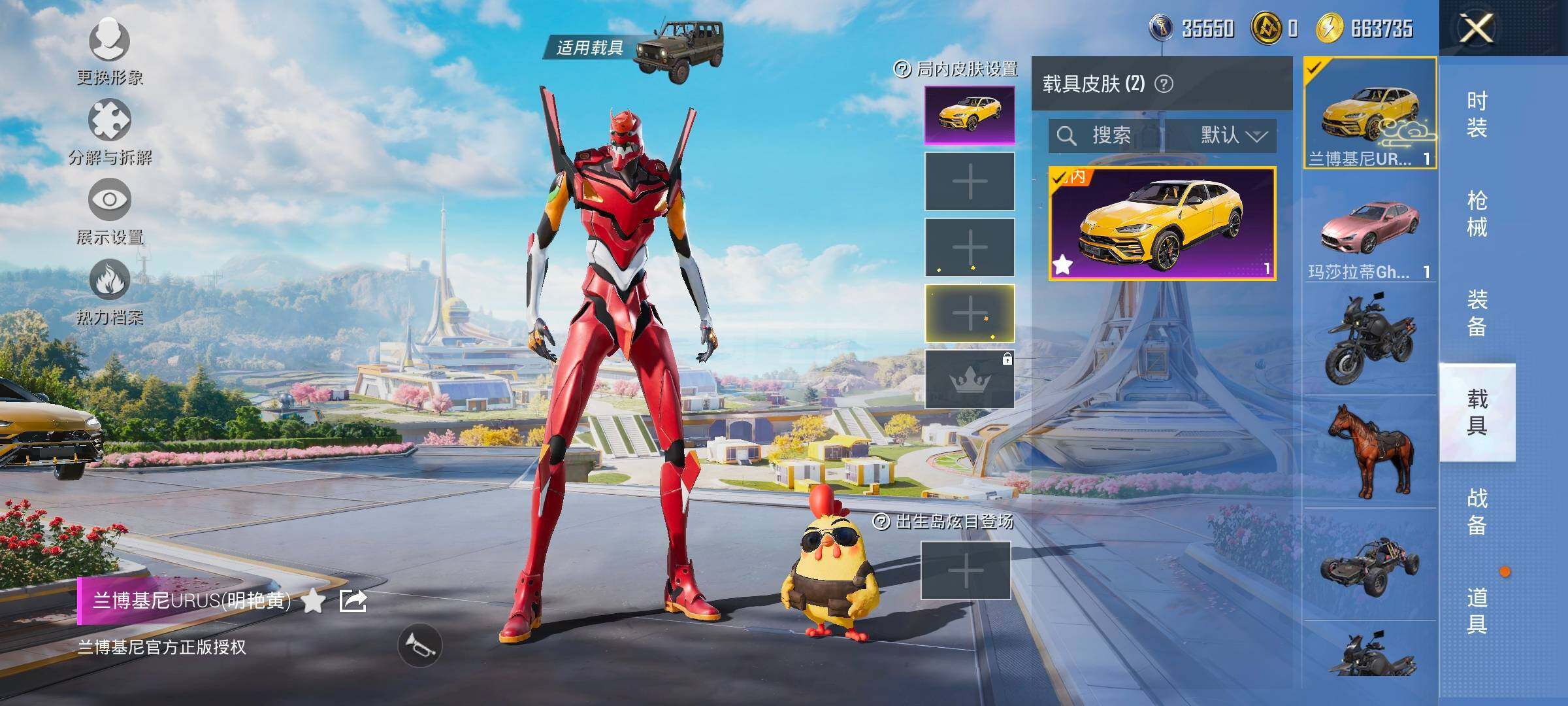Switch to the 道具 items tab

click(1477, 611)
